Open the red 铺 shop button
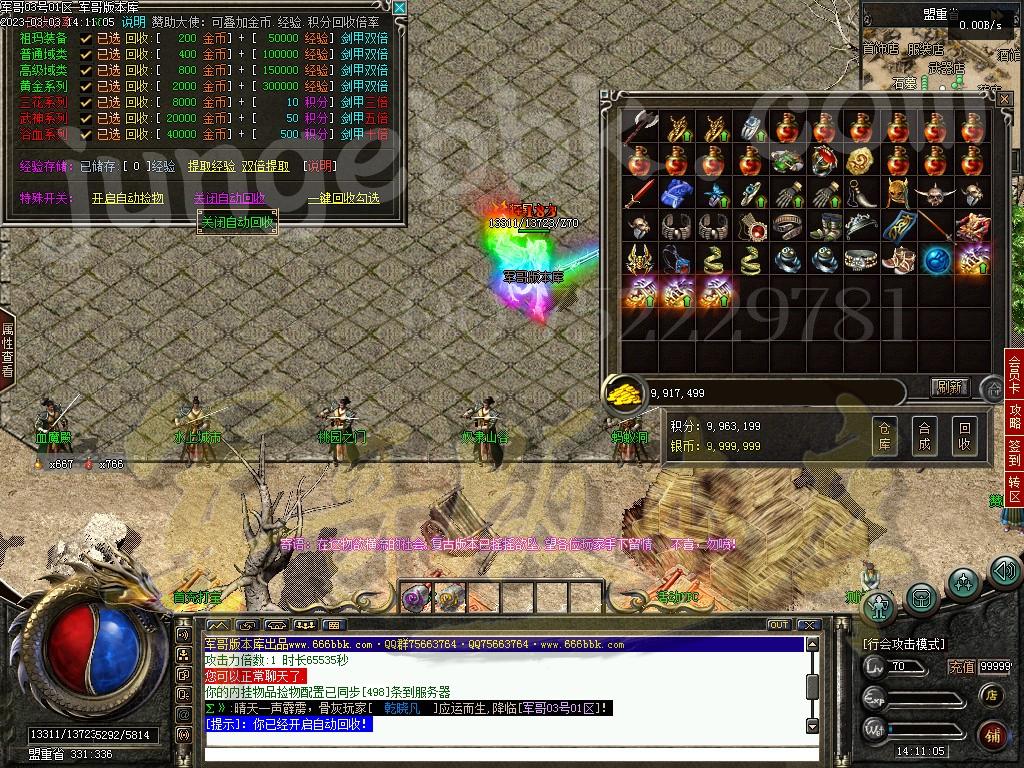This screenshot has width=1024, height=768. [992, 736]
